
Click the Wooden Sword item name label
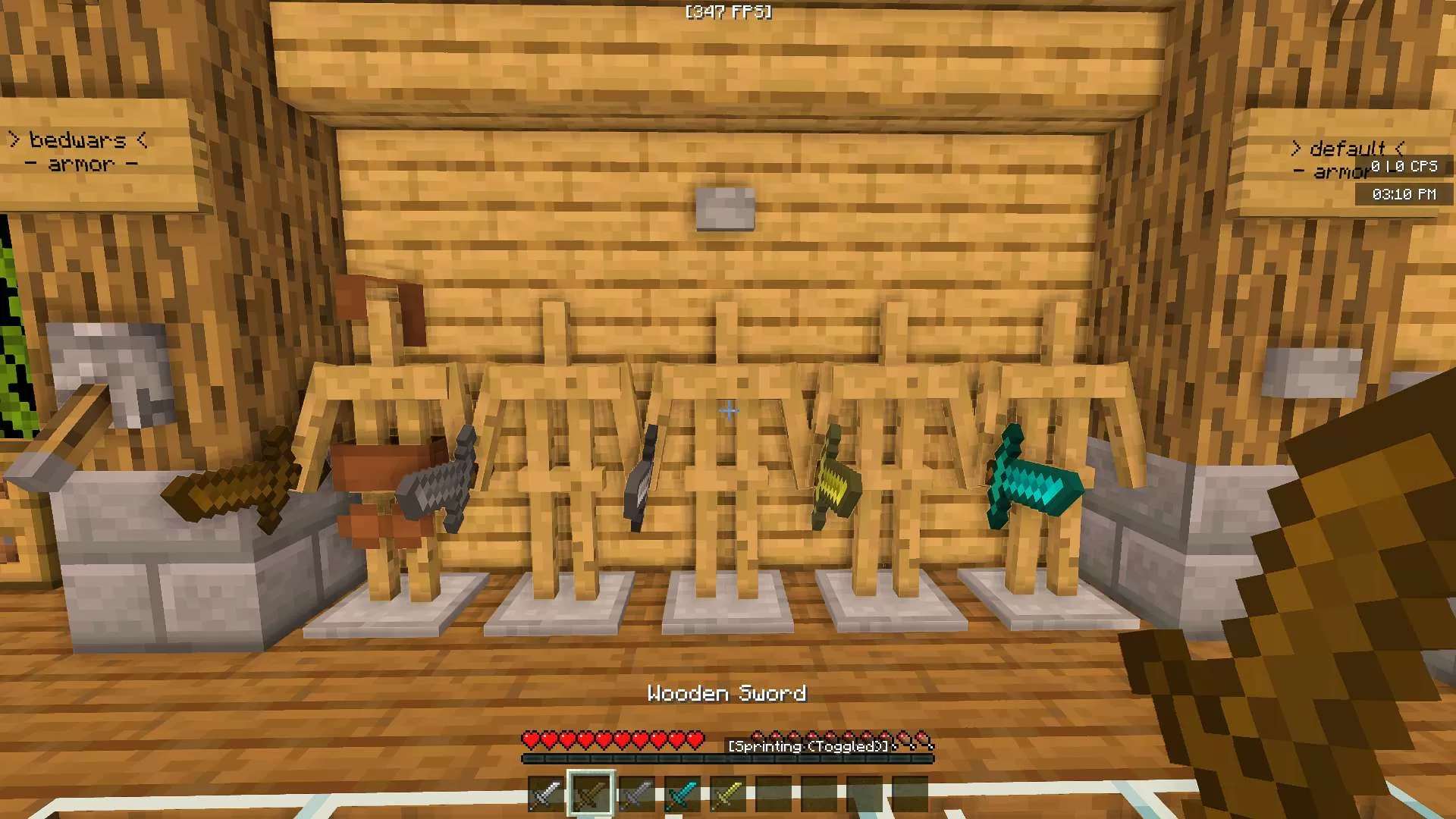coord(728,692)
